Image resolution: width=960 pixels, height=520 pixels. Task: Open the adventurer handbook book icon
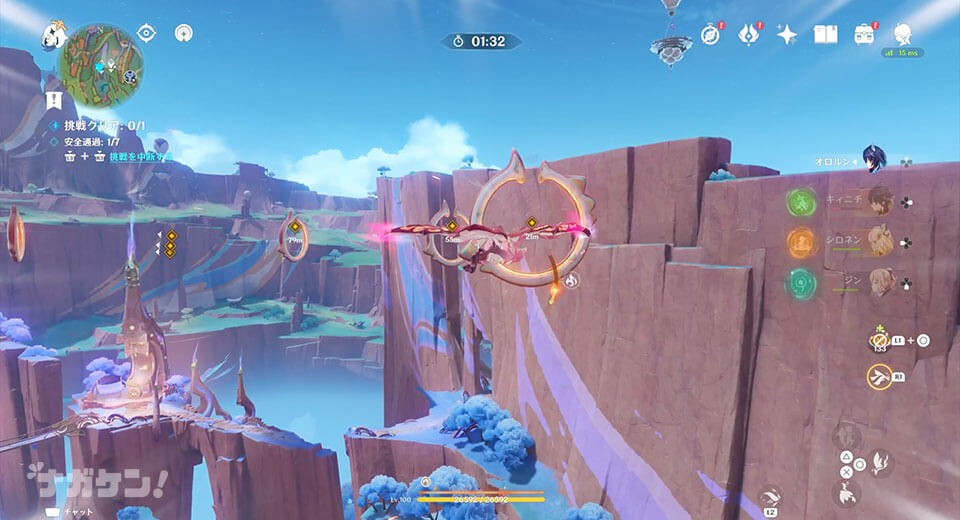click(825, 35)
